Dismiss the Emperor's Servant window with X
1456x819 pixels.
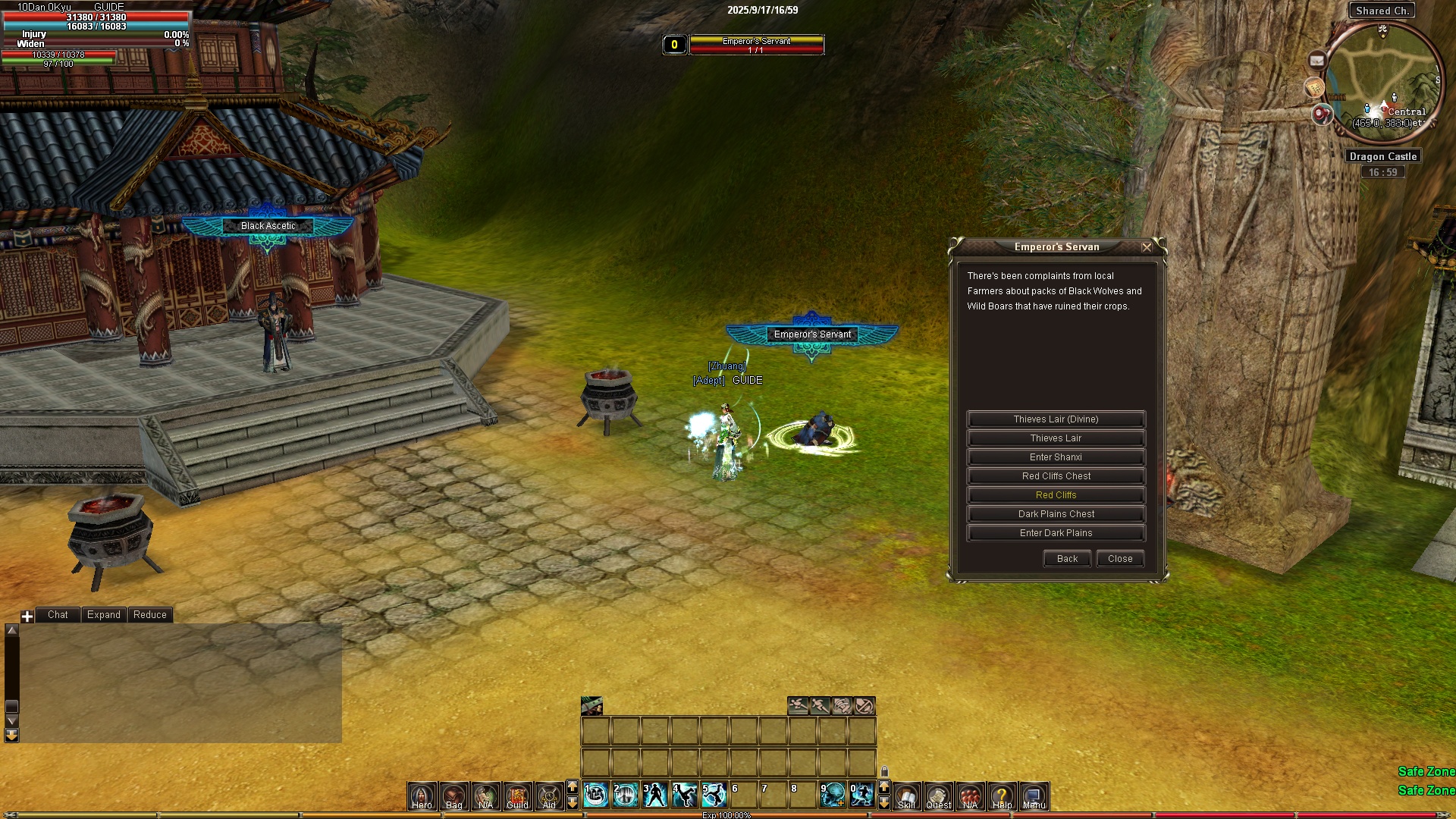[x=1147, y=247]
